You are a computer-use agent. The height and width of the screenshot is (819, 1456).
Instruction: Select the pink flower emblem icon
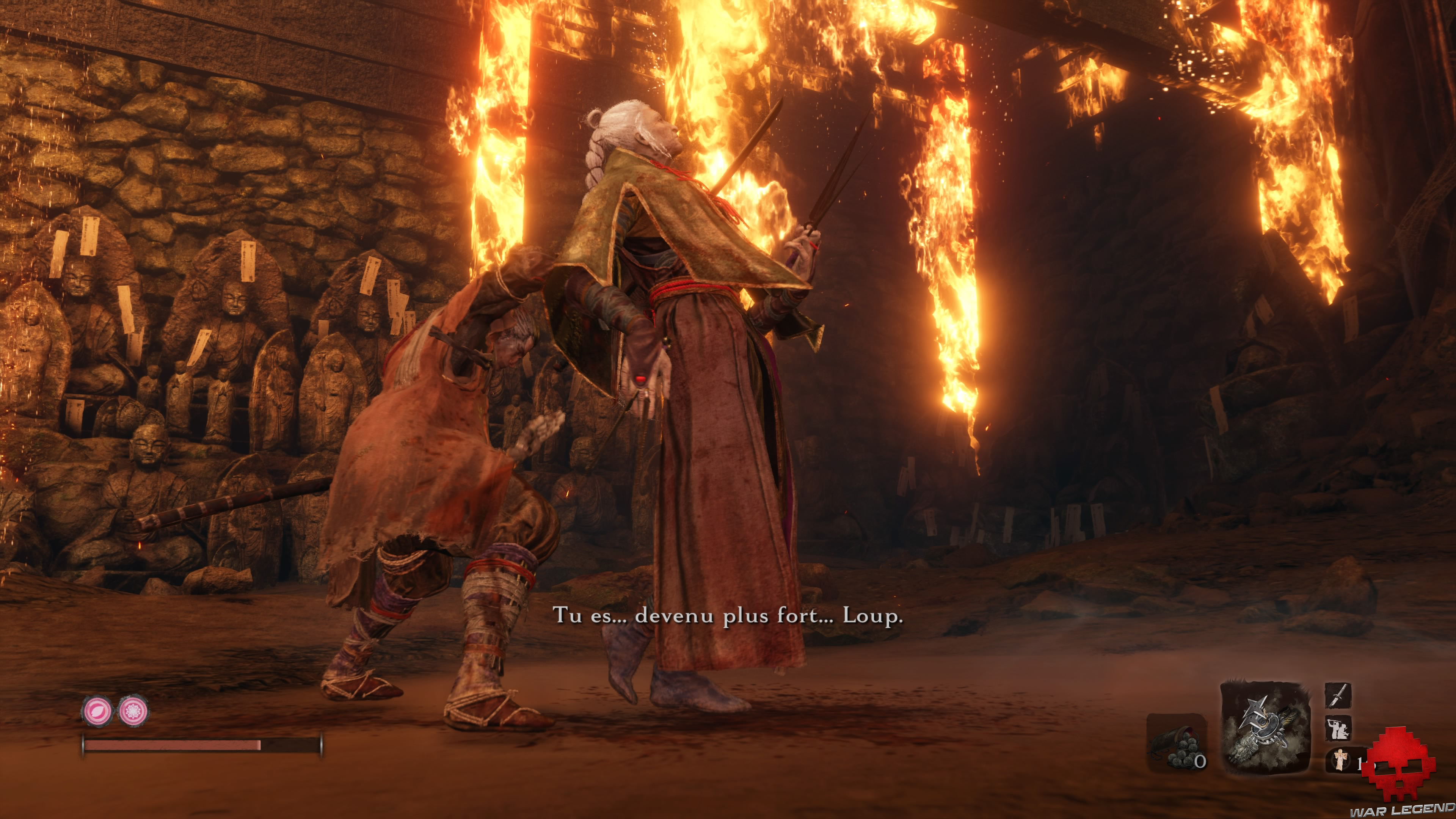[x=133, y=711]
